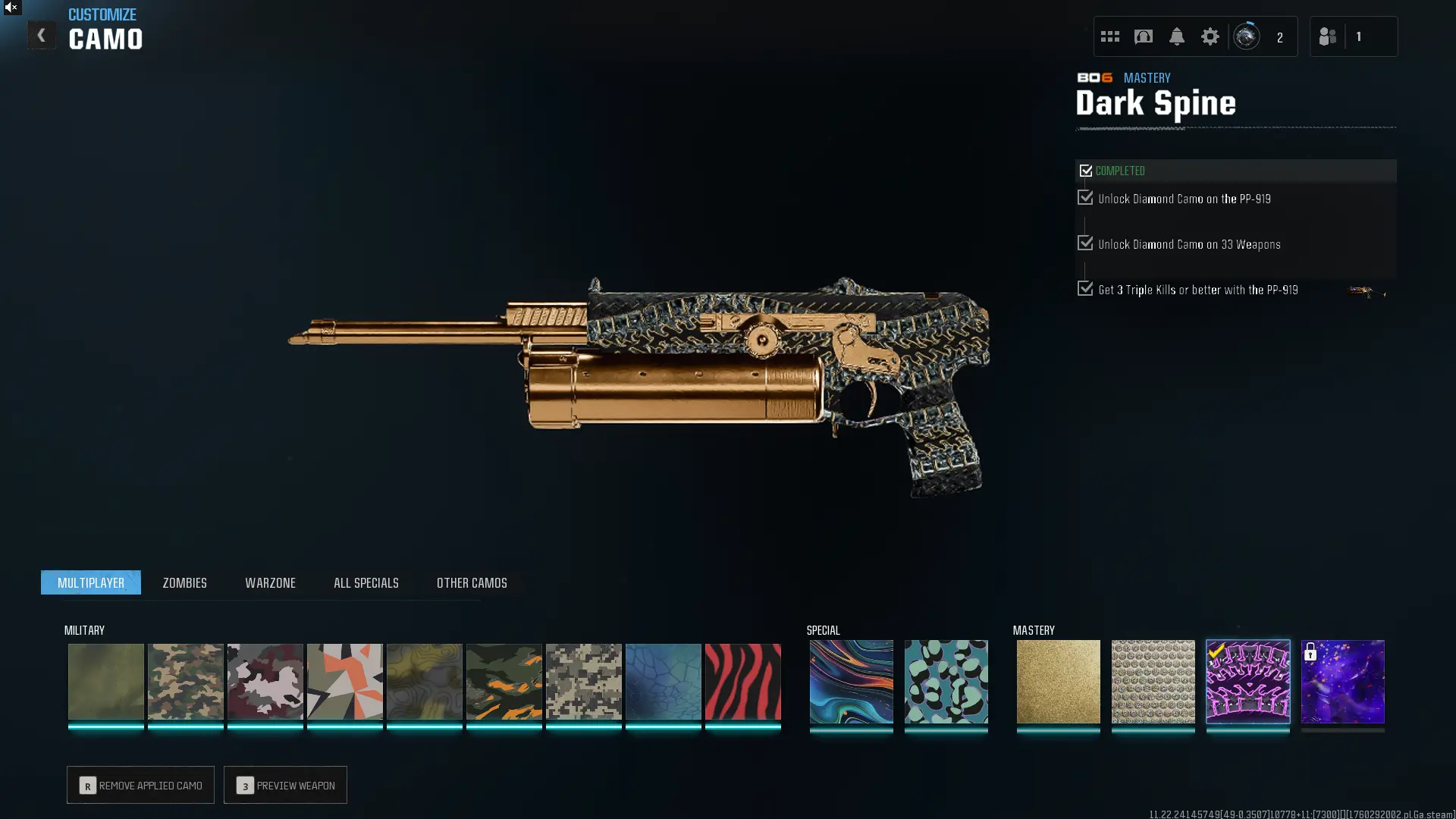This screenshot has width=1456, height=819.
Task: Apply the Gold mastery camo
Action: tap(1058, 681)
